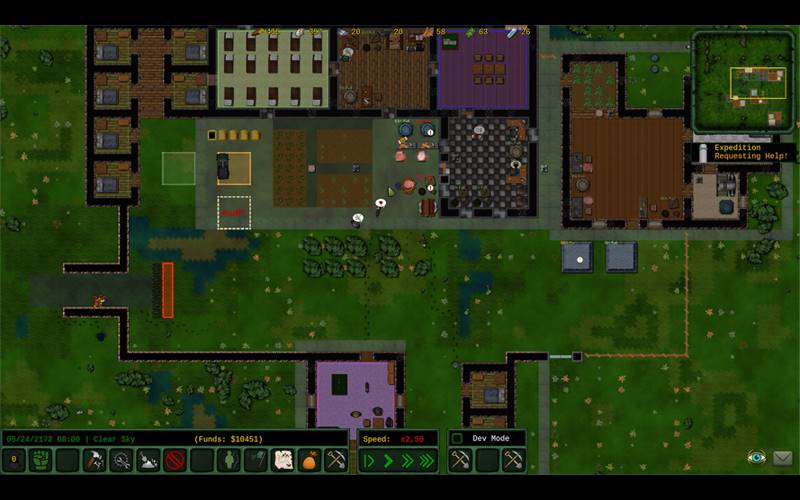Select the terrain mound tool icon
This screenshot has width=800, height=500.
pos(148,460)
